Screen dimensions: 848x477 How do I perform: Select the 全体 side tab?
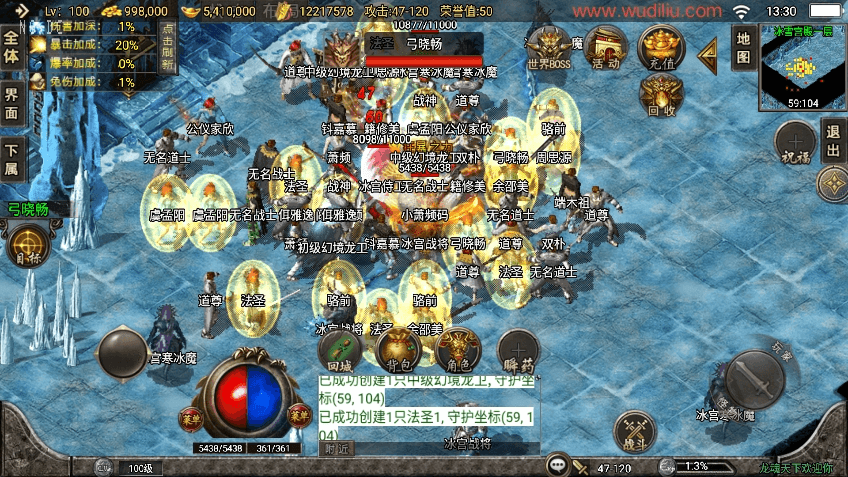12,47
